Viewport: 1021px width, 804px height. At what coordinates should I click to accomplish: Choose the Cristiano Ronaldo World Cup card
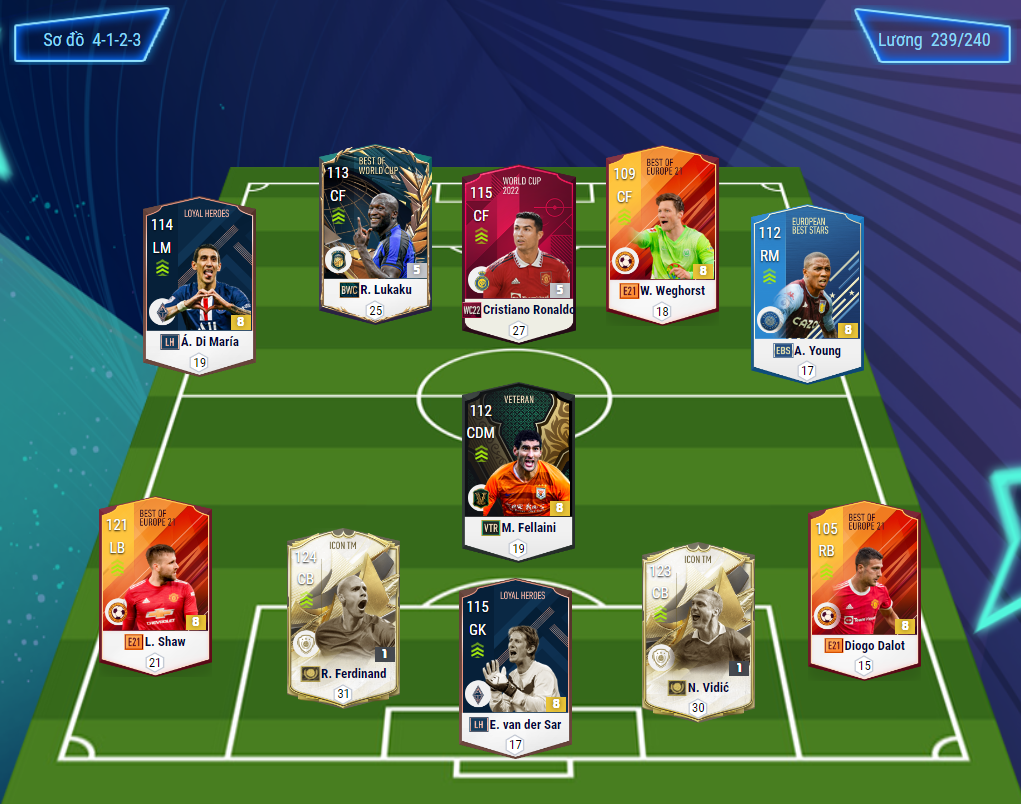click(518, 248)
